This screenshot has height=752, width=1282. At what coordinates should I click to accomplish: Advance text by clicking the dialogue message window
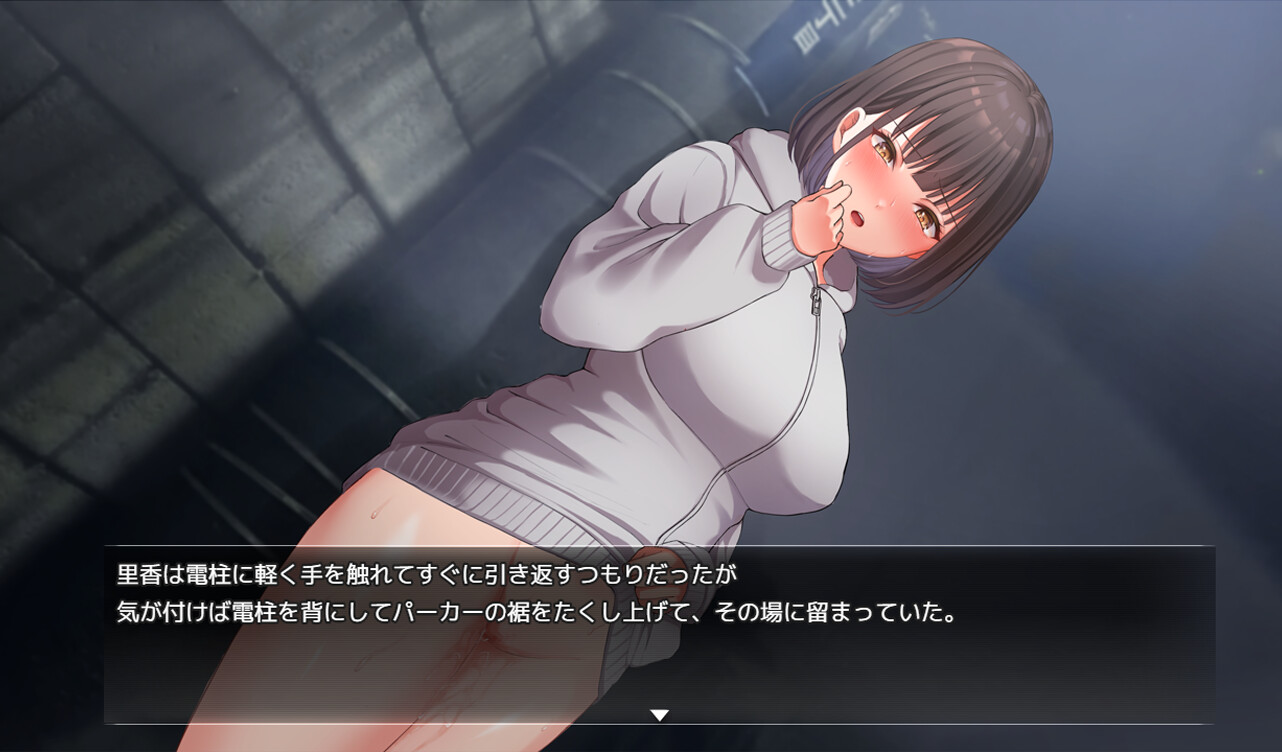tap(659, 640)
